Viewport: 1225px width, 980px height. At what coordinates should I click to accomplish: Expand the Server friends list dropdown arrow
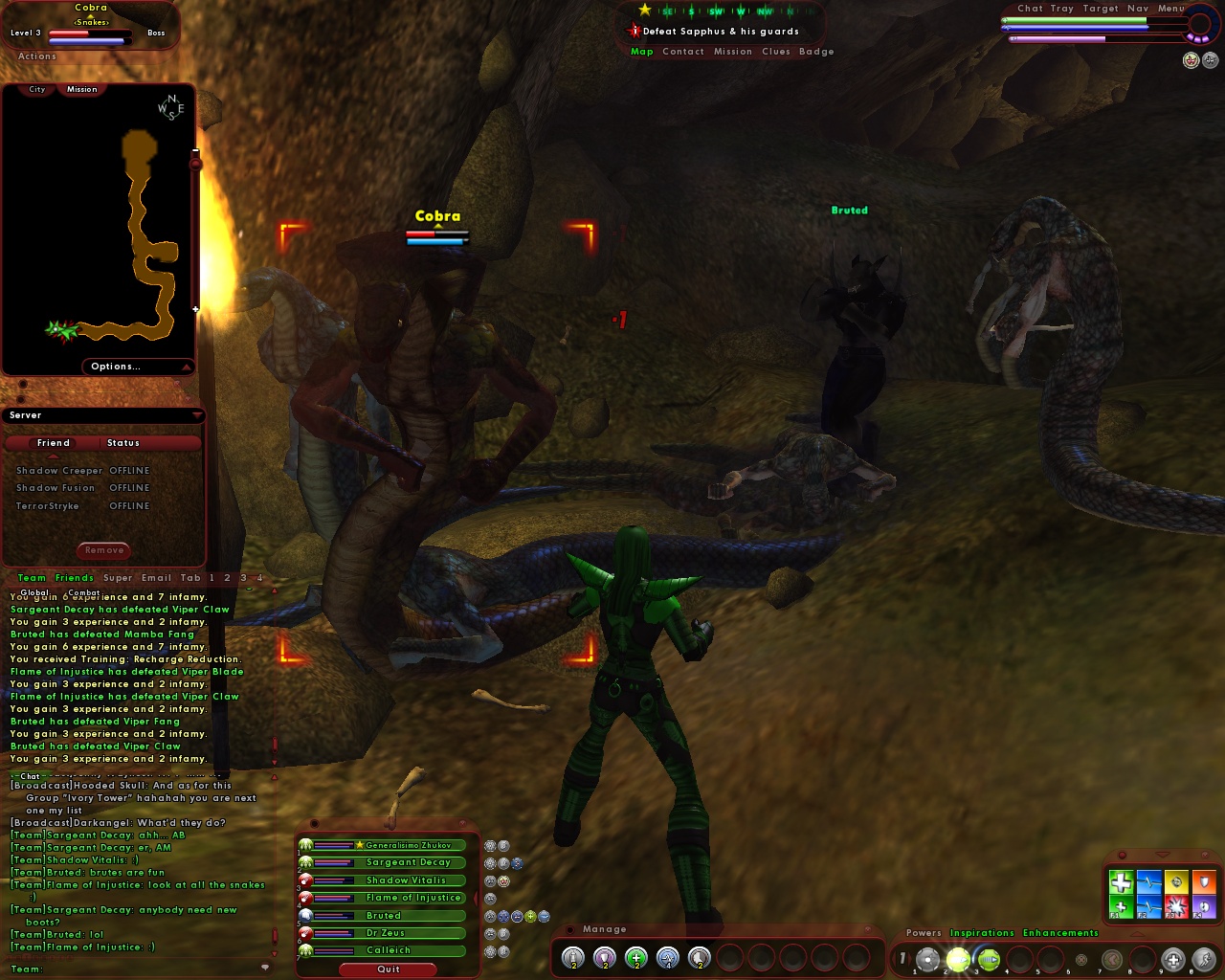point(196,415)
